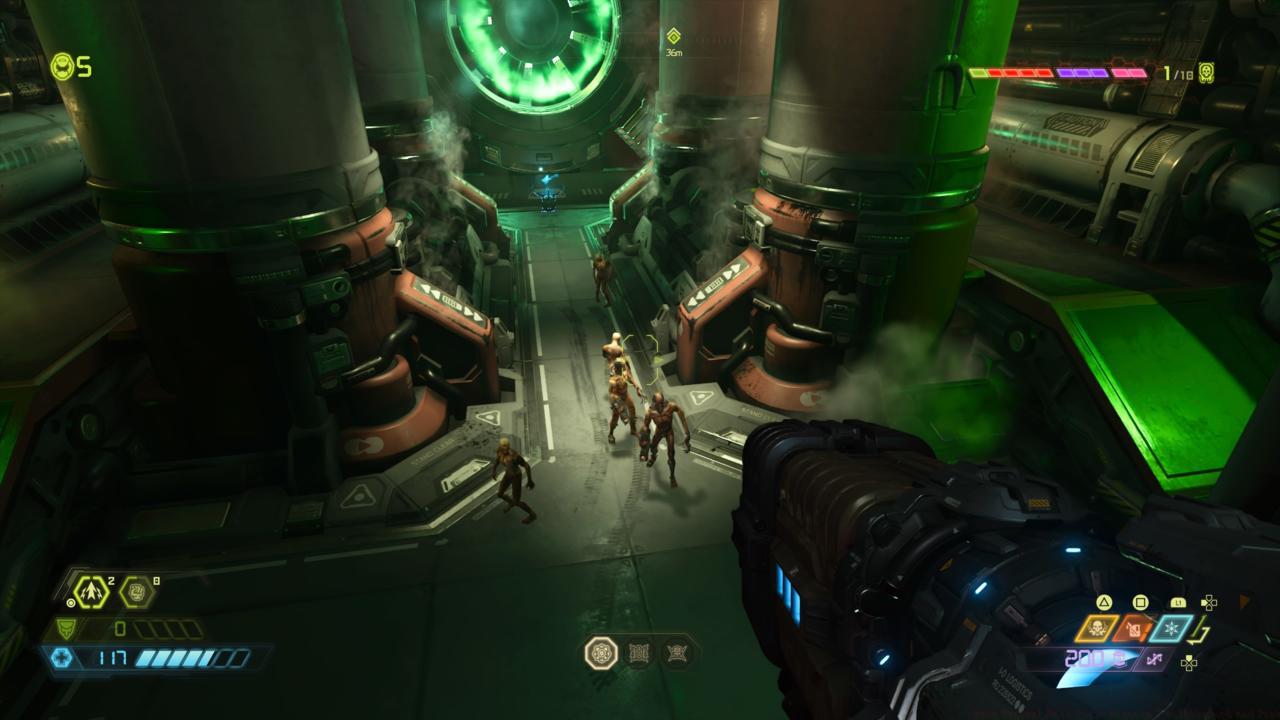This screenshot has width=1280, height=720.
Task: Toggle the glowing leftmost rune slot
Action: click(x=601, y=652)
